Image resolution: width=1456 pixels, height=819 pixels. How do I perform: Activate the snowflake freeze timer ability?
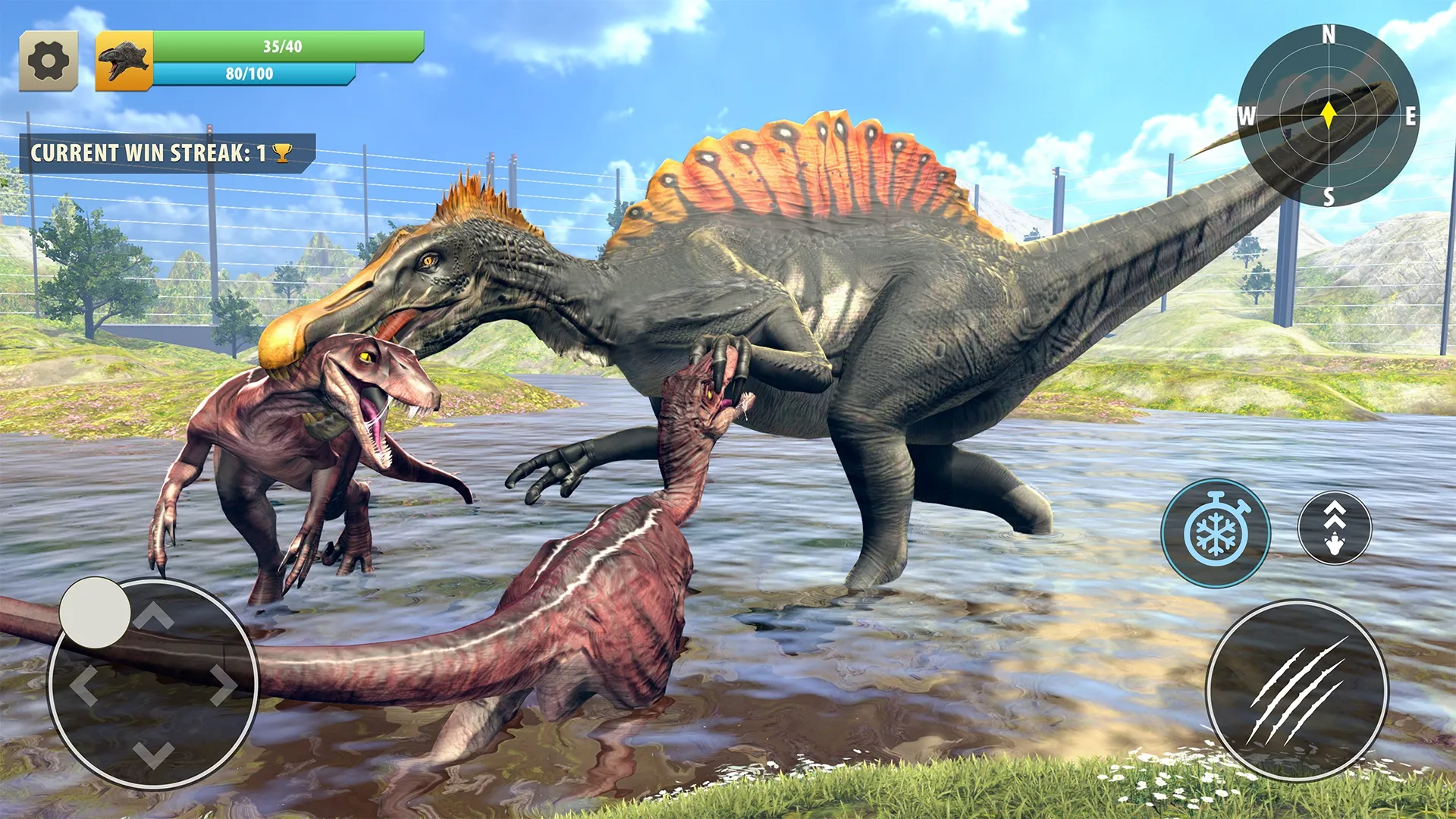point(1216,532)
